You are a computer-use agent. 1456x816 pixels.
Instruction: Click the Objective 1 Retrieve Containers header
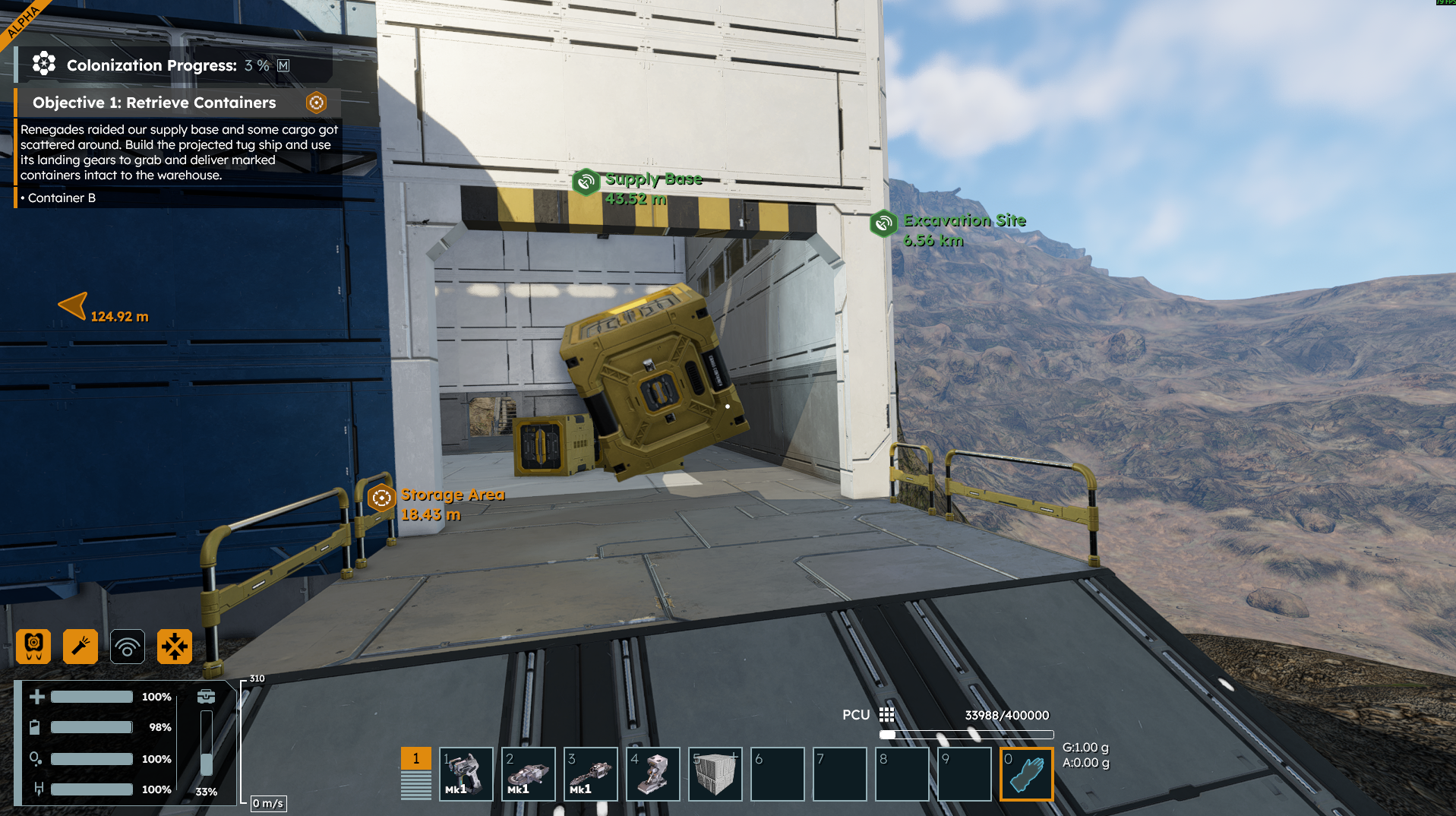coord(154,103)
